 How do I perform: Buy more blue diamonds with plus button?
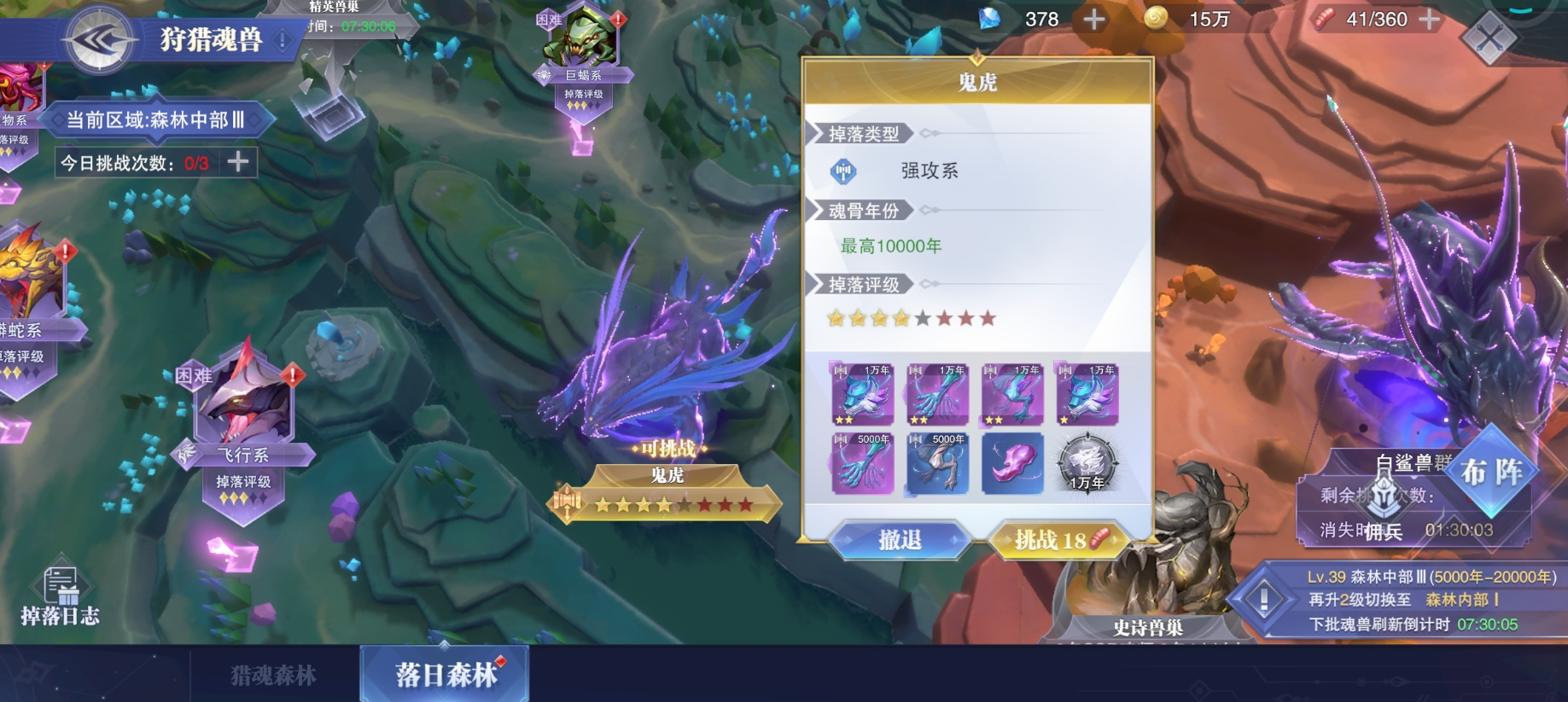pyautogui.click(x=1093, y=19)
